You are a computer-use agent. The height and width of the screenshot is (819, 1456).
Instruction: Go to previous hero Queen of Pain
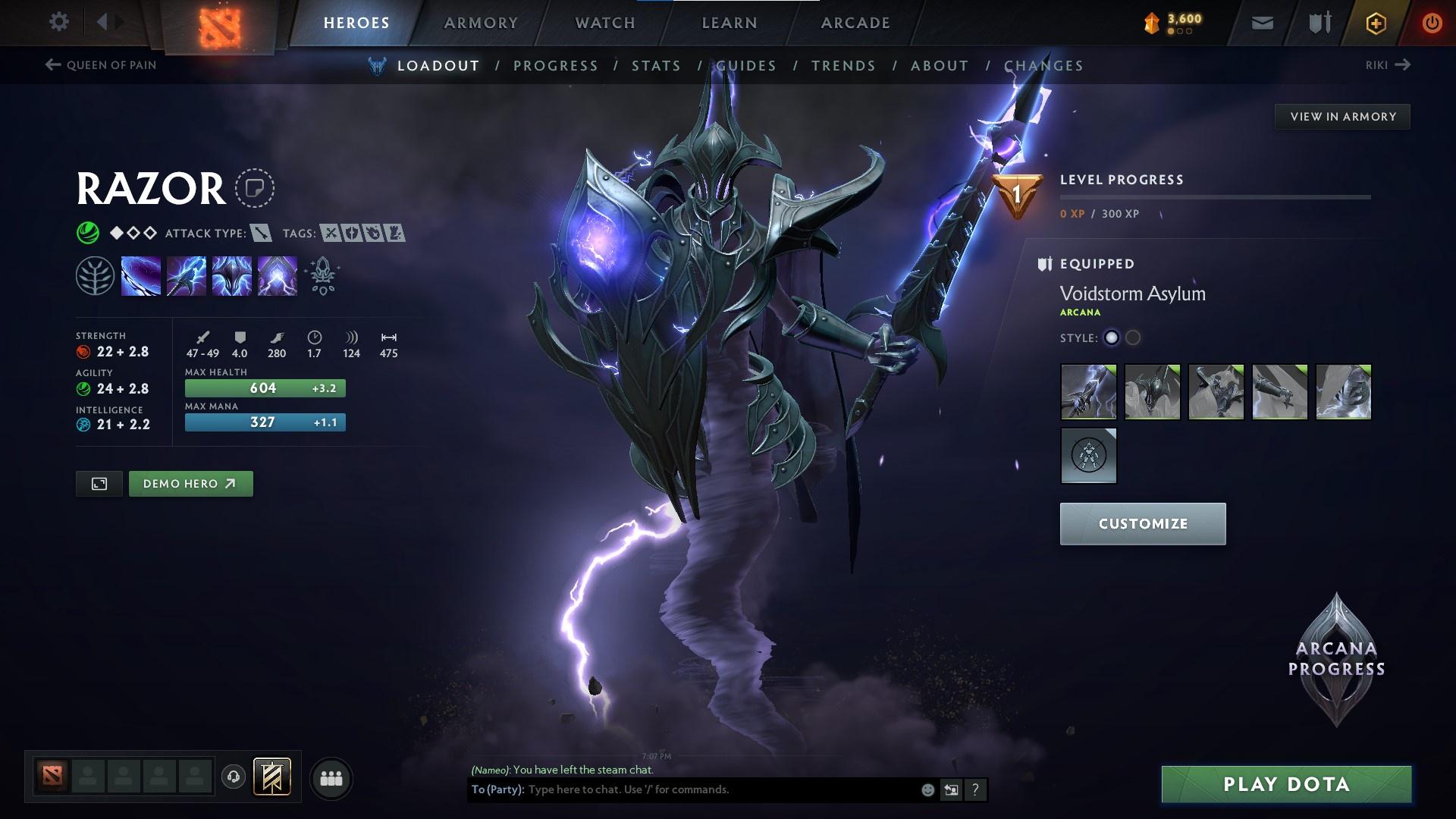[101, 65]
